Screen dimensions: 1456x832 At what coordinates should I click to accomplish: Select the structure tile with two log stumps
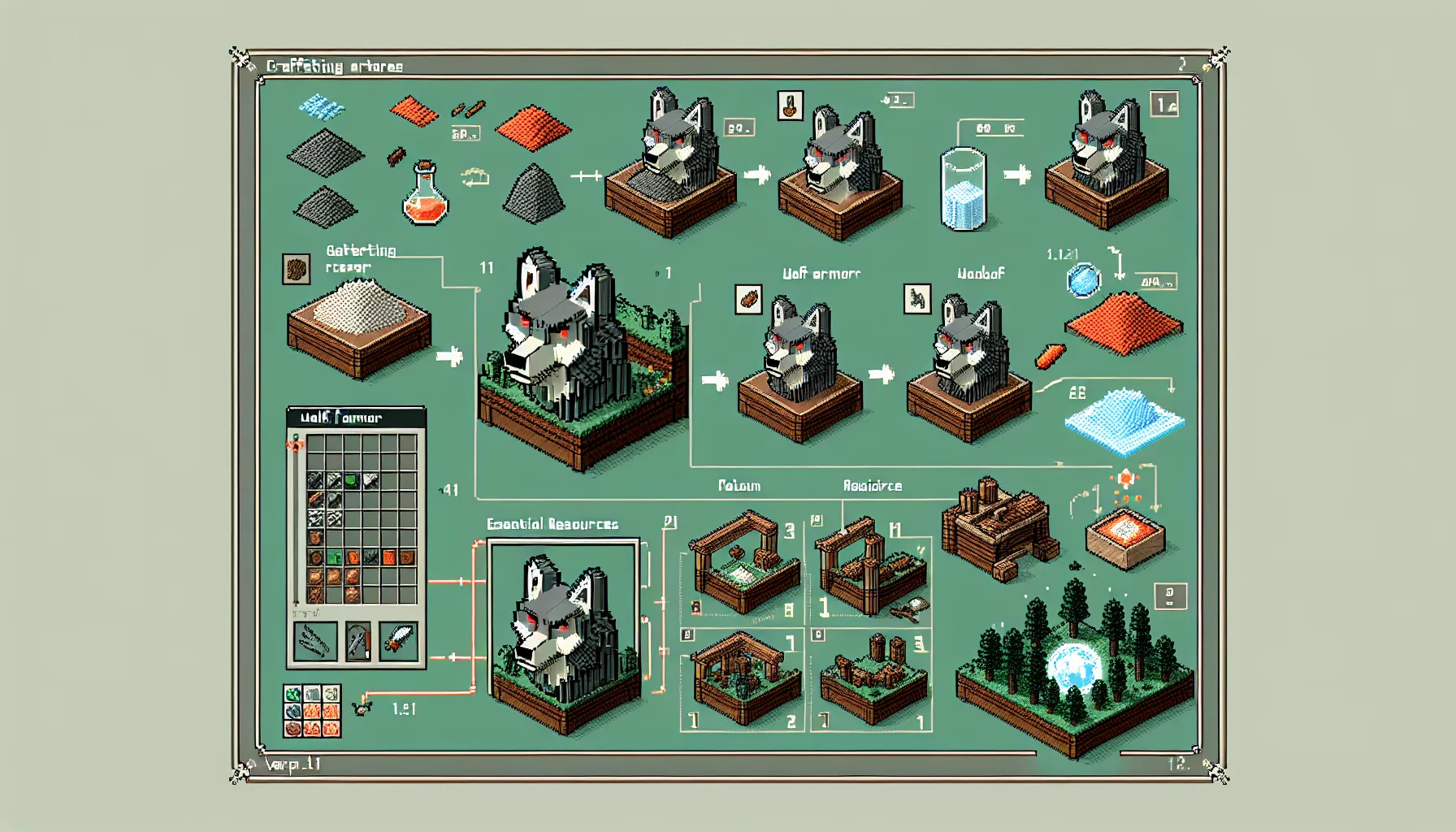(x=873, y=678)
